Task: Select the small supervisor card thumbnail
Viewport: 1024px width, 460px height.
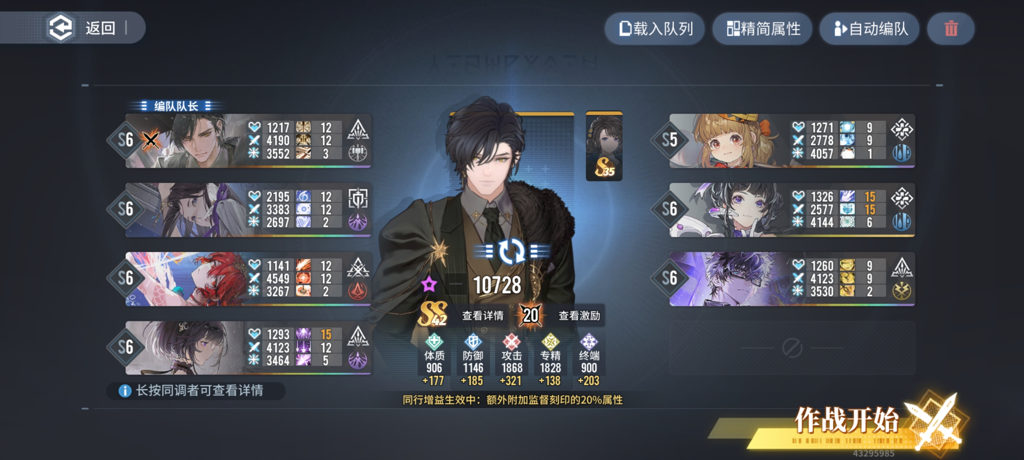Action: click(x=604, y=146)
